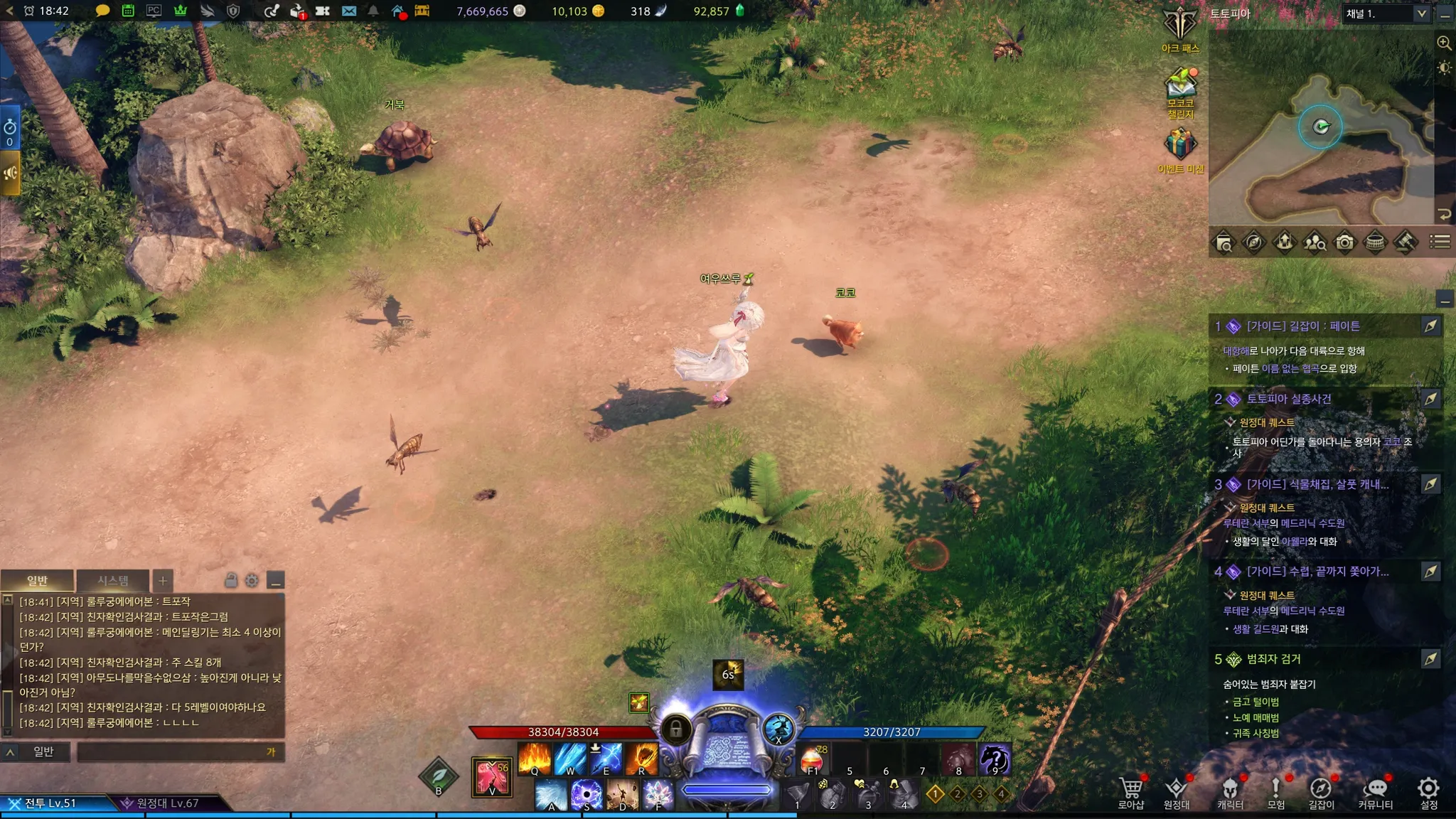1456x819 pixels.
Task: Open the 캐릭터 character menu
Action: pos(1230,792)
